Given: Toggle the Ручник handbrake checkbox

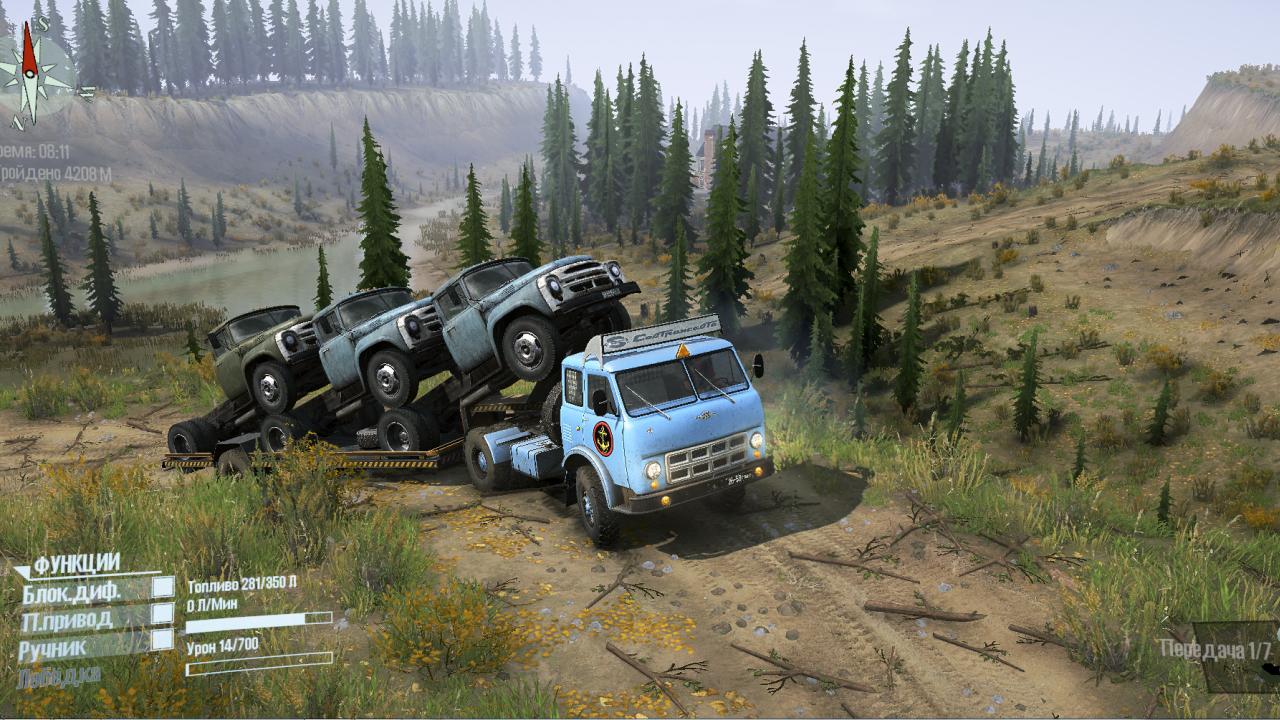Looking at the screenshot, I should [162, 639].
